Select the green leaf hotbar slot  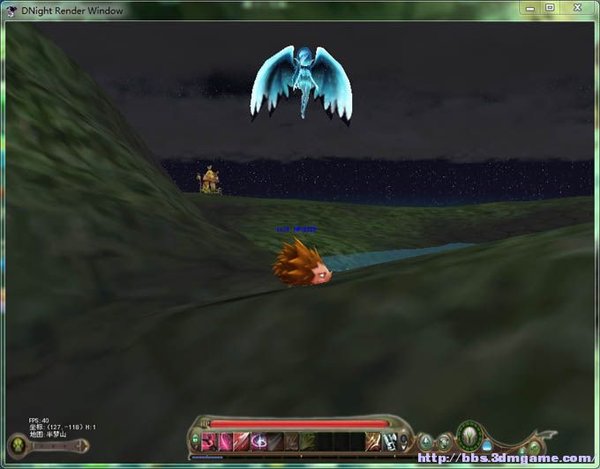(x=307, y=441)
